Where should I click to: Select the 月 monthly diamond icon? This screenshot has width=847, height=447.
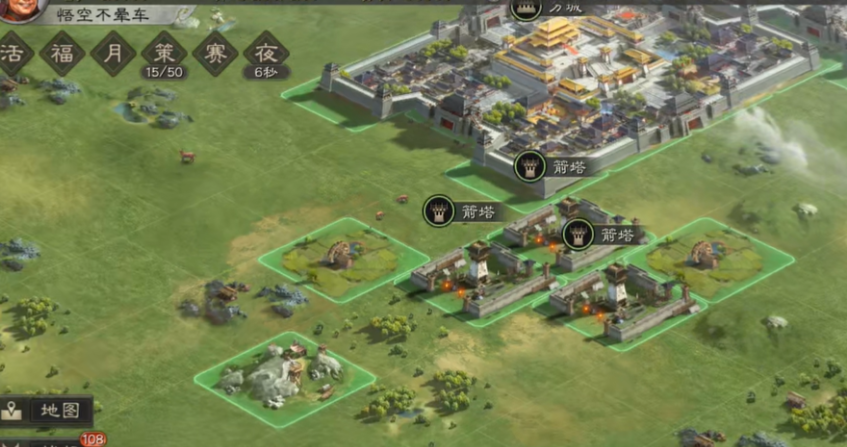pyautogui.click(x=113, y=52)
